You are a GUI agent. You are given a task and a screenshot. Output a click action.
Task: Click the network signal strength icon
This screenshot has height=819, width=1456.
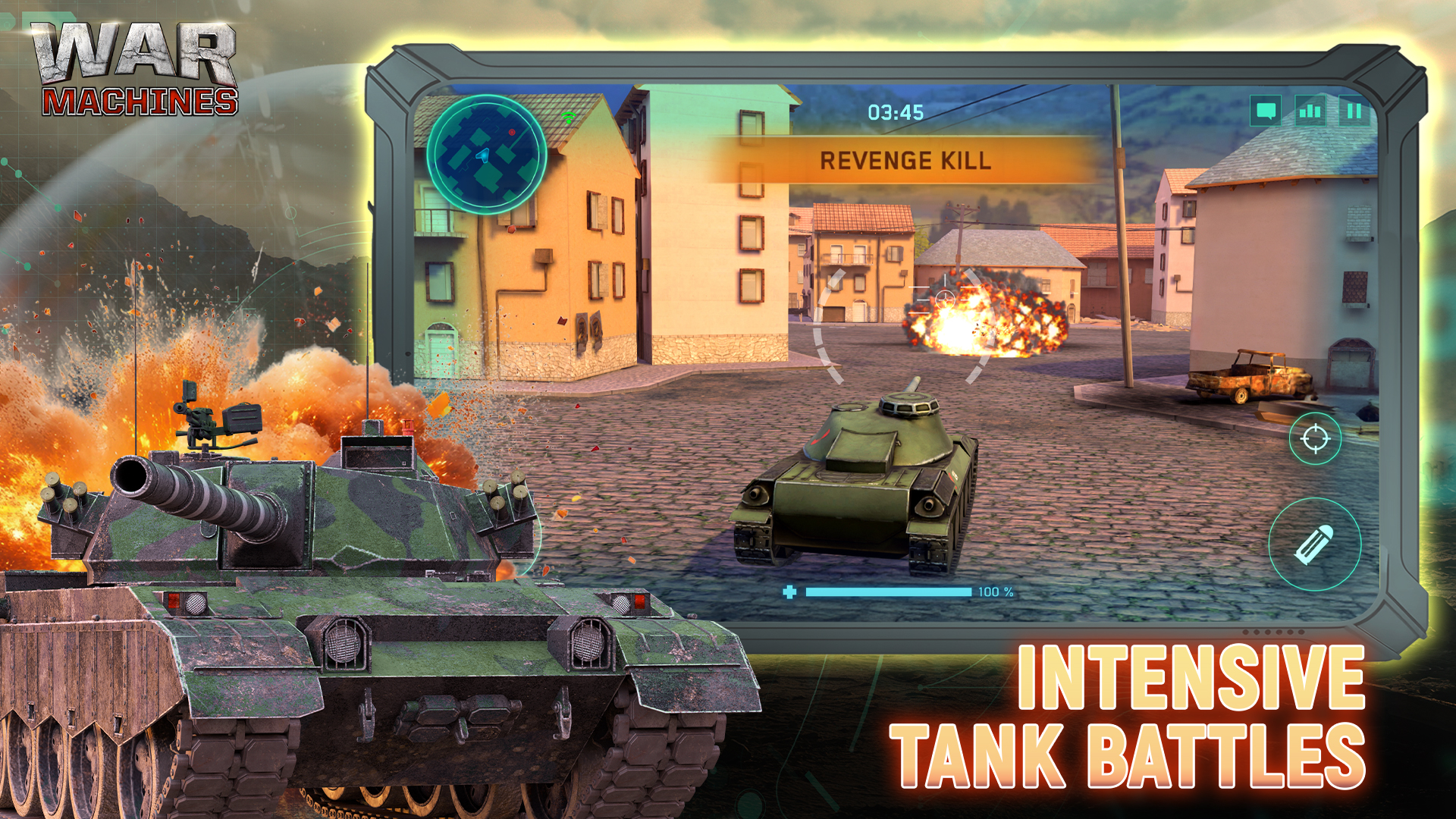1310,111
